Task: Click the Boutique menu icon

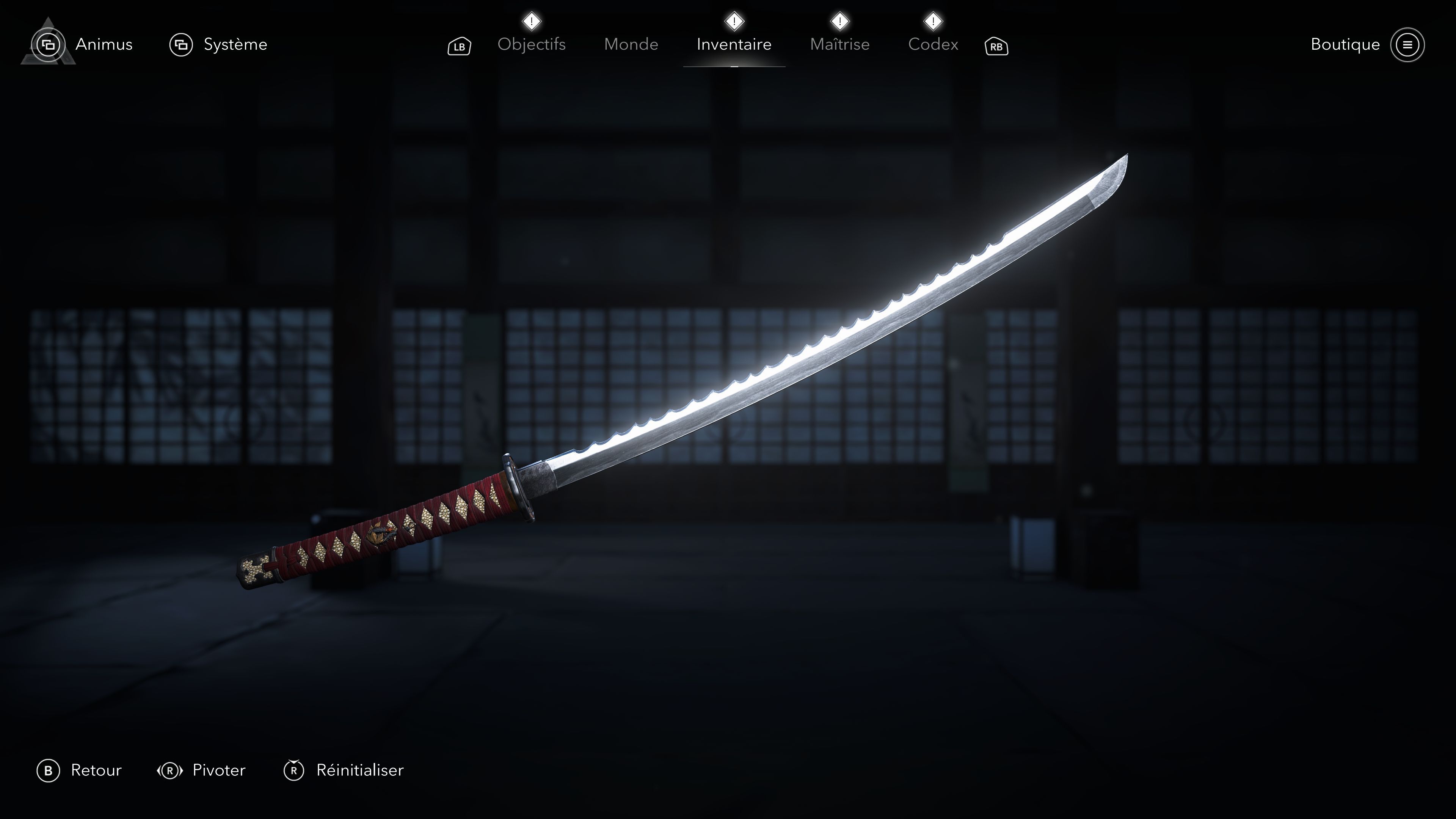Action: pos(1409,45)
